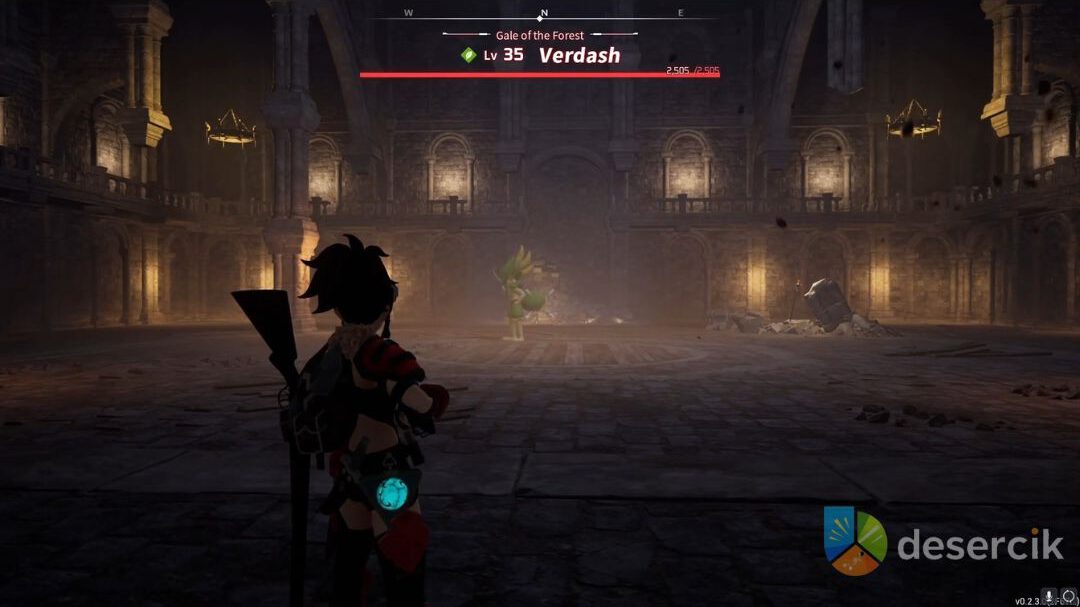Click the compass strip's north marker
Screen dimensions: 1080x607
click(542, 15)
